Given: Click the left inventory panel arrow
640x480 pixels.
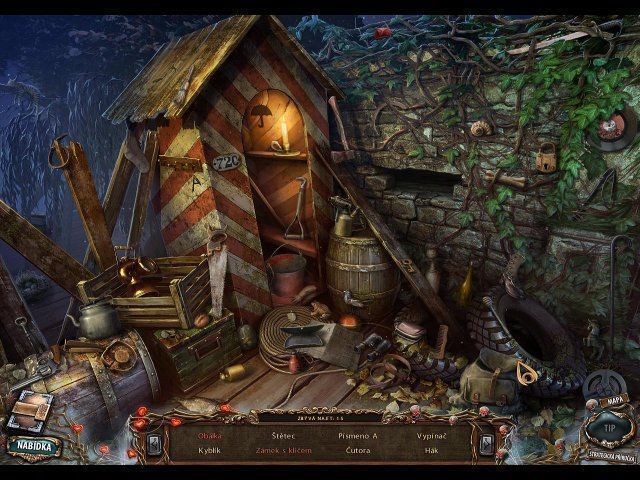Looking at the screenshot, I should click(x=154, y=441).
